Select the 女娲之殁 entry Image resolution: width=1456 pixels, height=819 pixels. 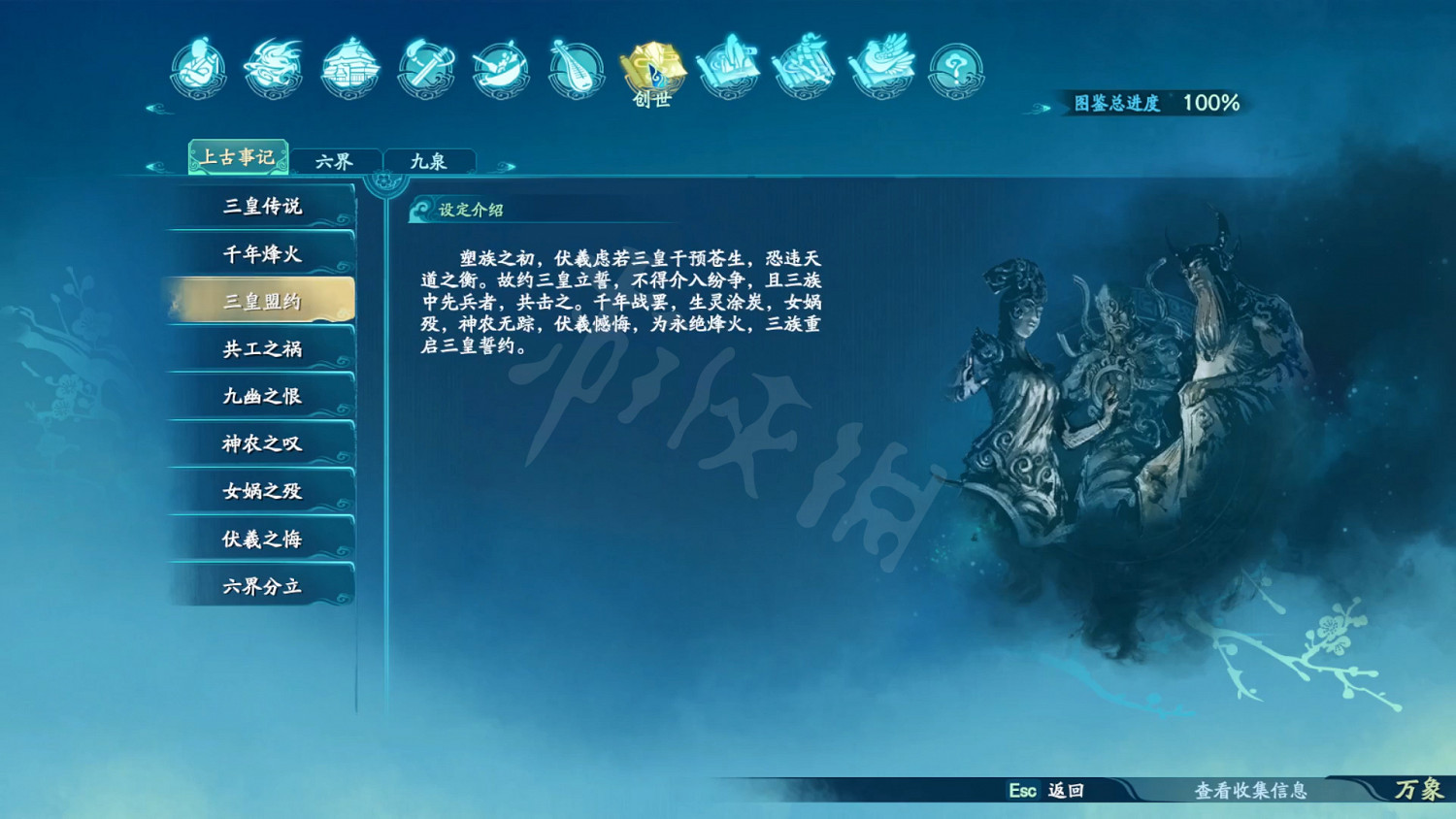click(x=260, y=490)
